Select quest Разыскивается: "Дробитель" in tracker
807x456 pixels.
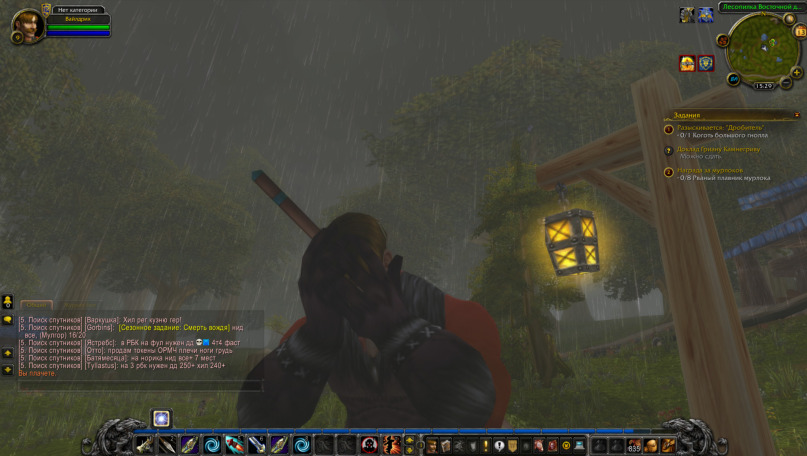(x=718, y=128)
